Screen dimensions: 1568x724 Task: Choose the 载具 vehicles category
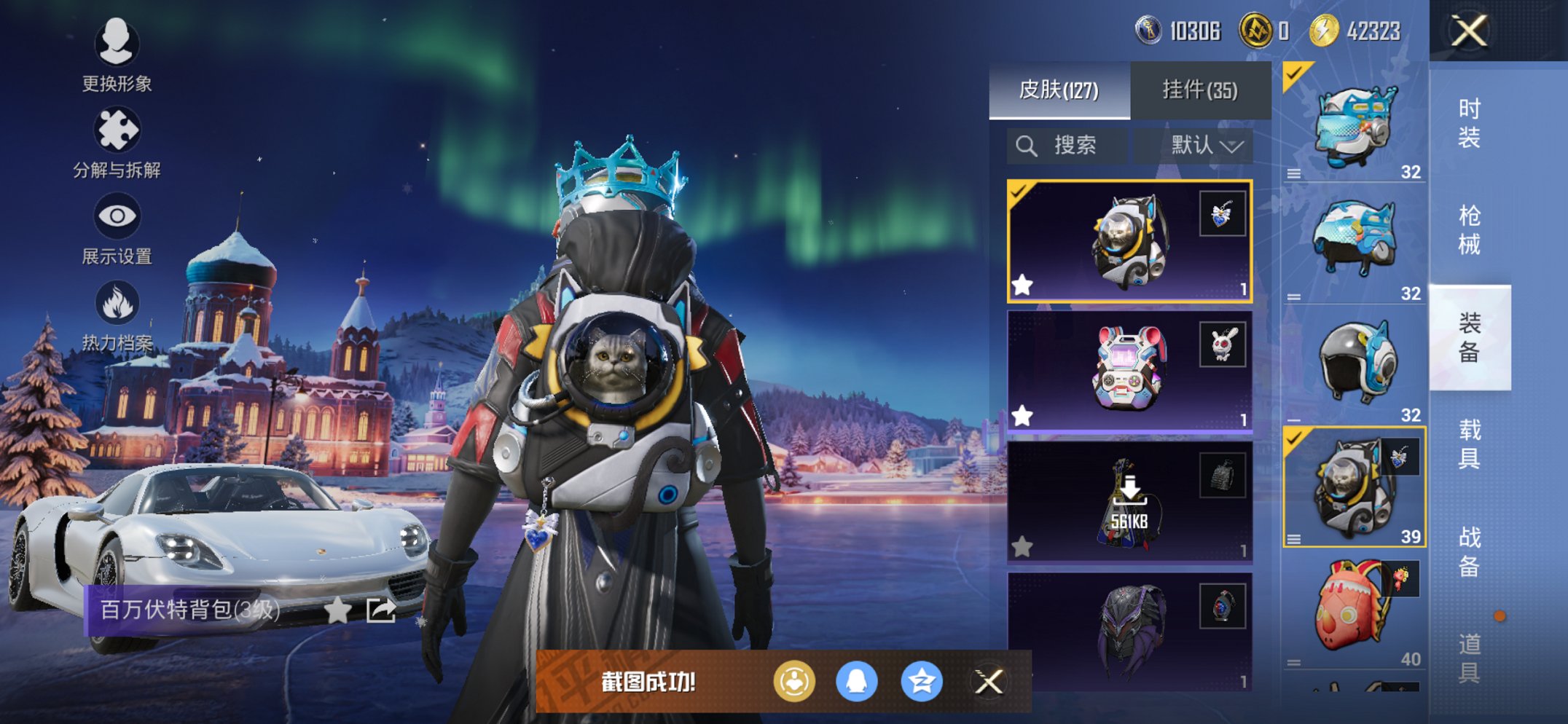1469,444
